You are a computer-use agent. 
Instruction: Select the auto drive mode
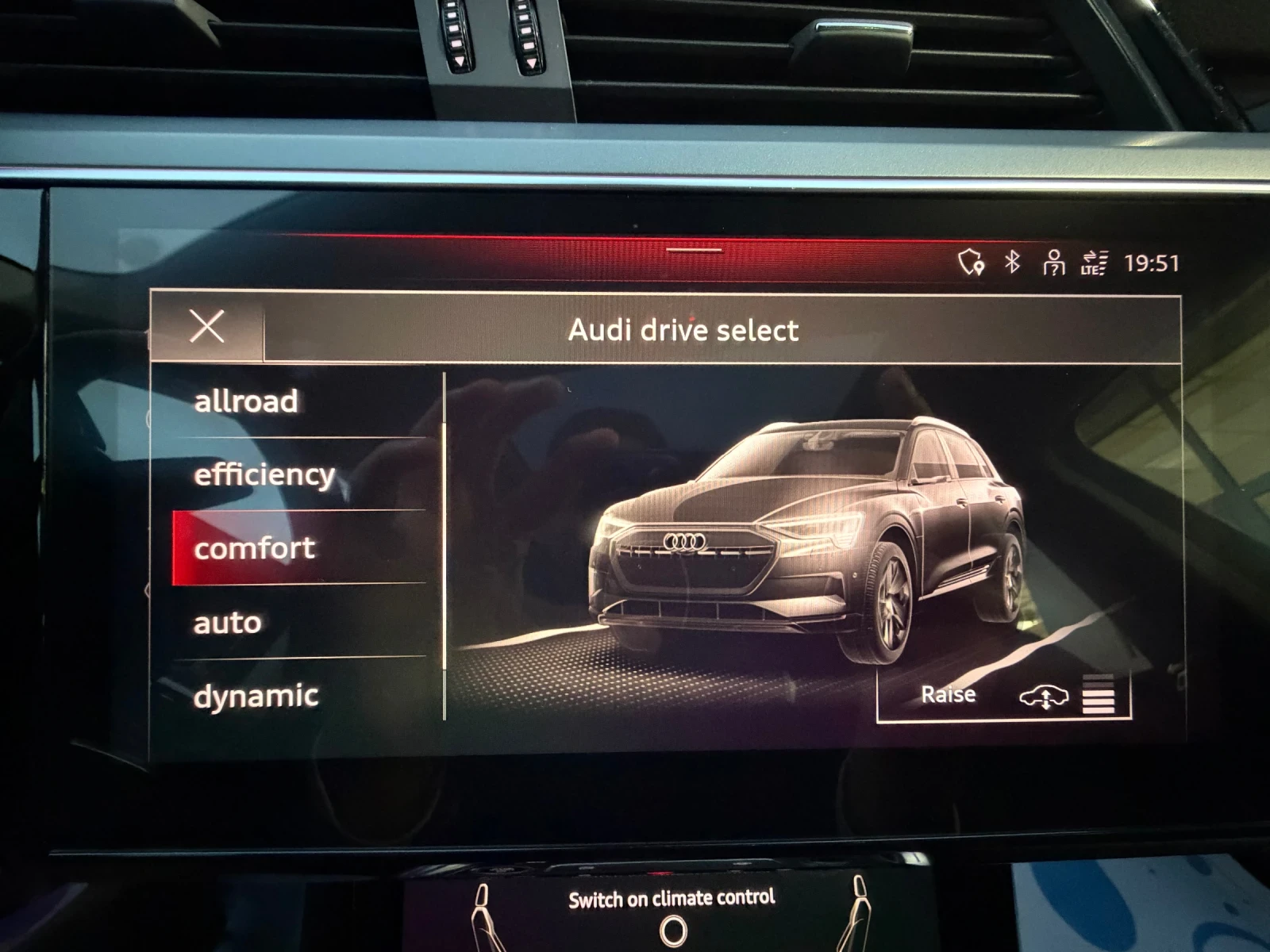[x=226, y=622]
